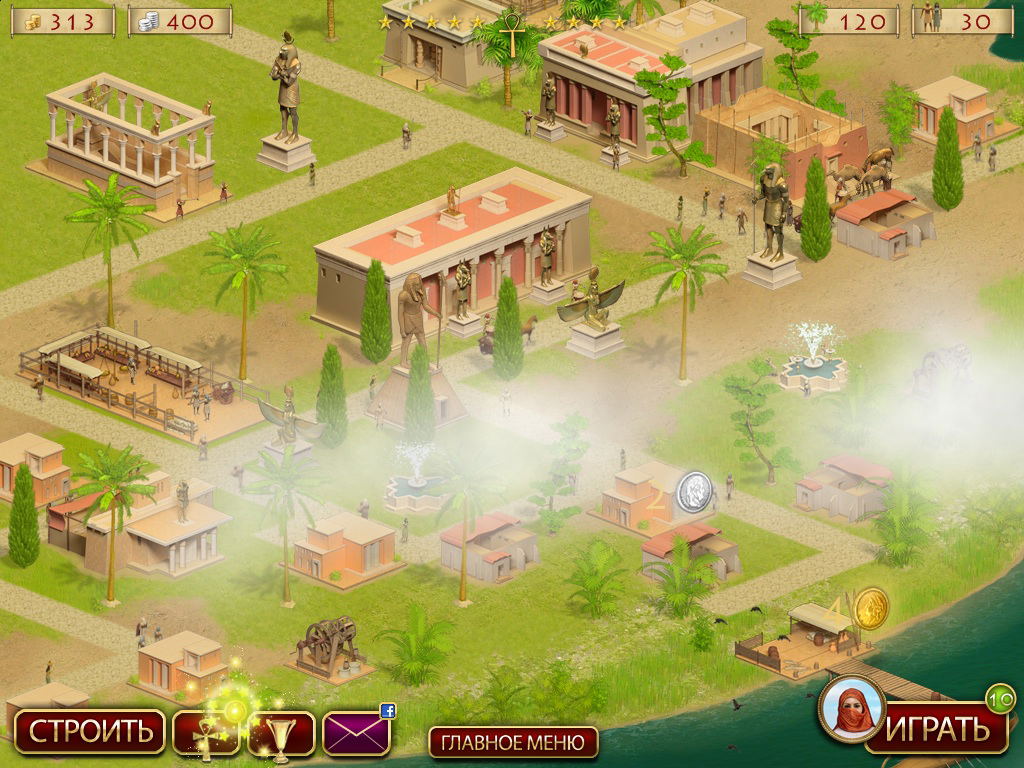
Task: Click the ankh icon button
Action: (206, 733)
